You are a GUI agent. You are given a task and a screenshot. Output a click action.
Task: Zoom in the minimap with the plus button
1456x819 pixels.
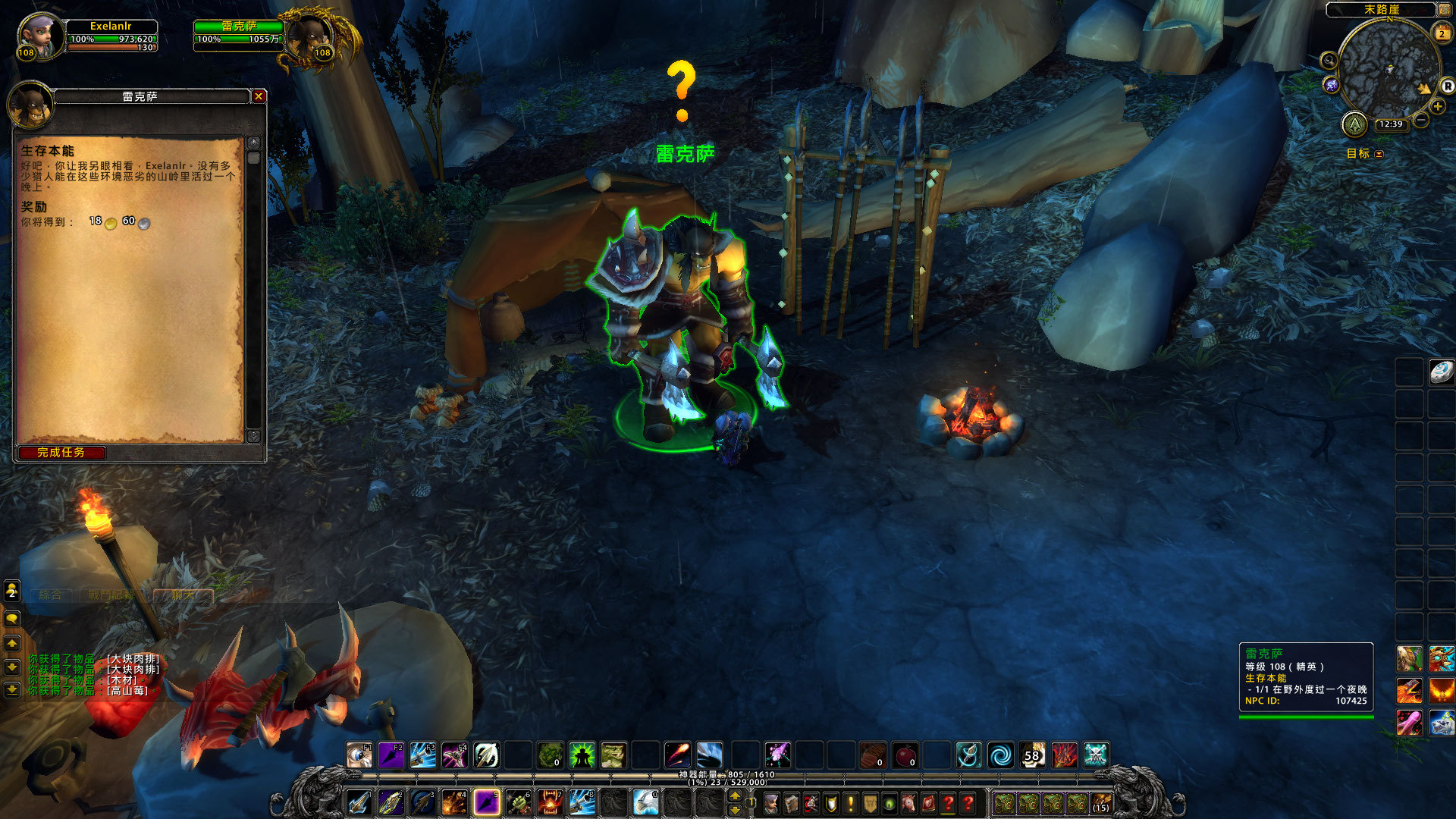pyautogui.click(x=1438, y=107)
